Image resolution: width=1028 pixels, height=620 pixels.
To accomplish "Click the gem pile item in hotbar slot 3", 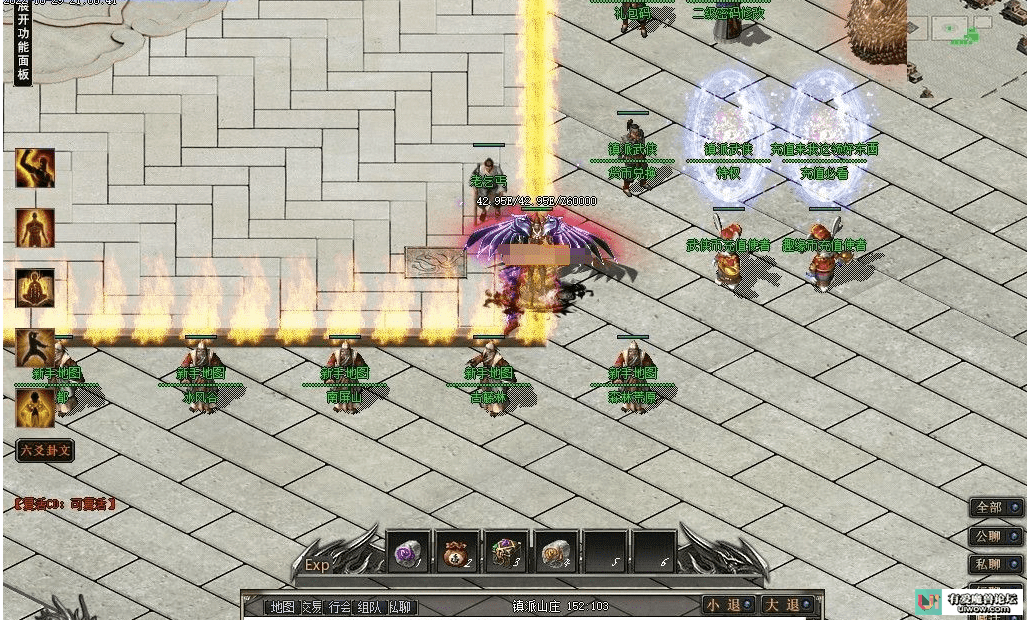I will pyautogui.click(x=507, y=551).
